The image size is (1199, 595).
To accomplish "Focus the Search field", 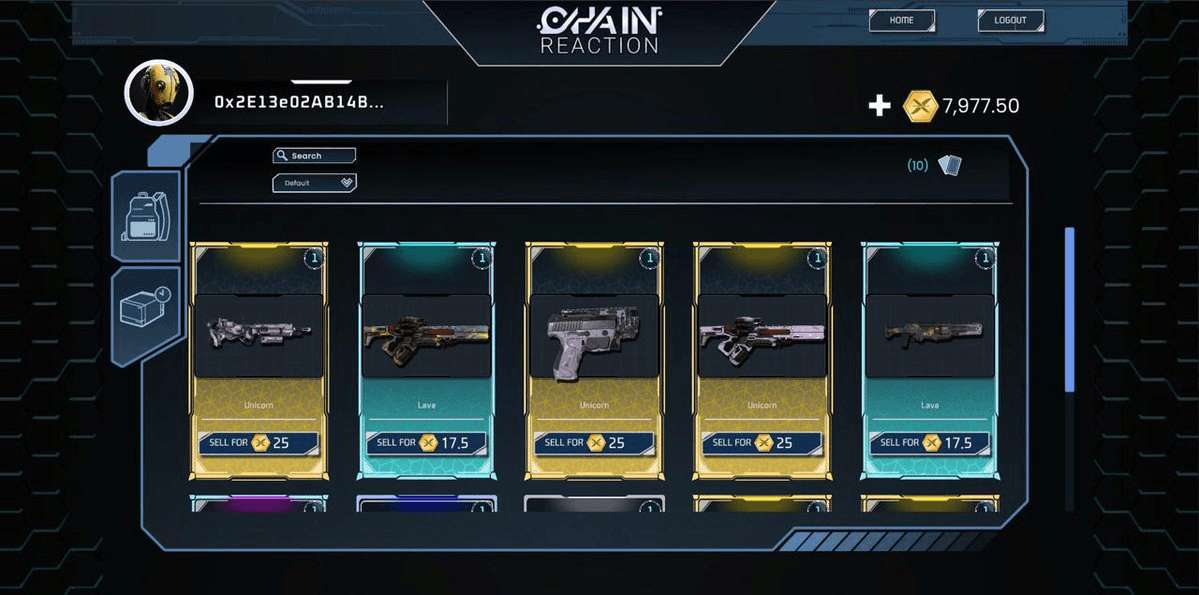I will coord(315,156).
